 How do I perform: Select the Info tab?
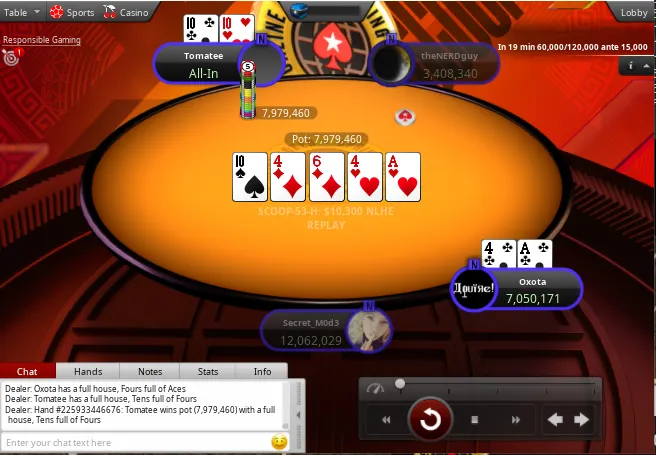point(262,371)
